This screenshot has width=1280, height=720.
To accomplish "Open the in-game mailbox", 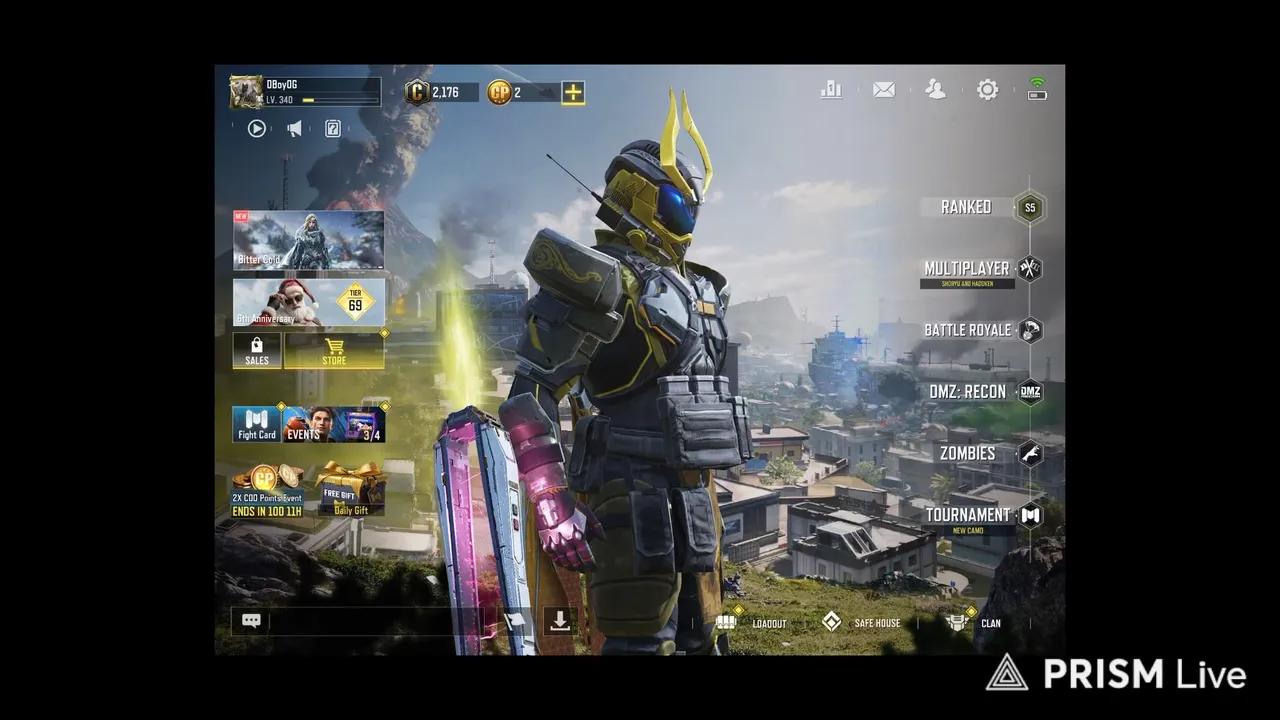I will pyautogui.click(x=883, y=89).
